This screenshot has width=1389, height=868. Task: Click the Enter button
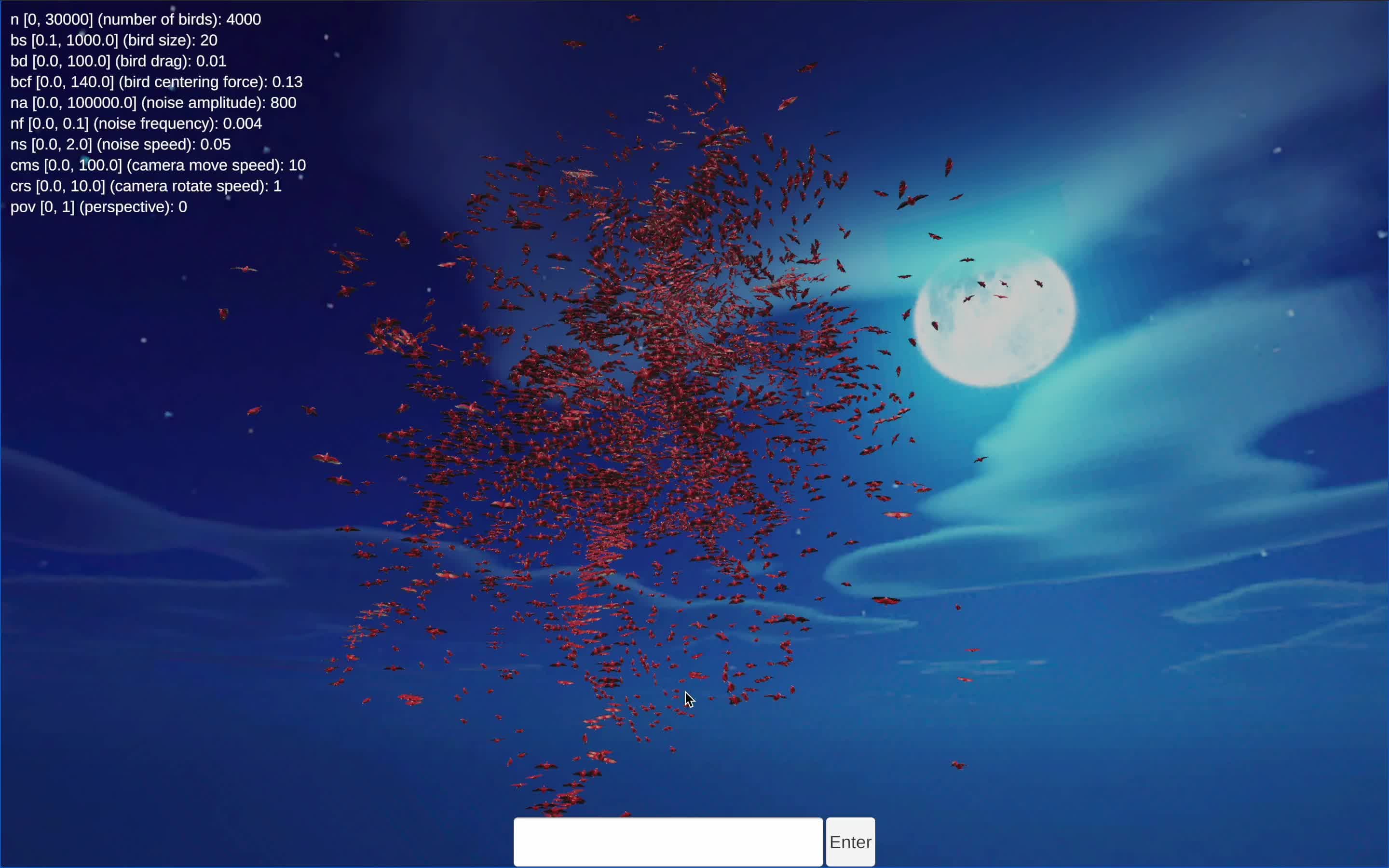point(850,841)
